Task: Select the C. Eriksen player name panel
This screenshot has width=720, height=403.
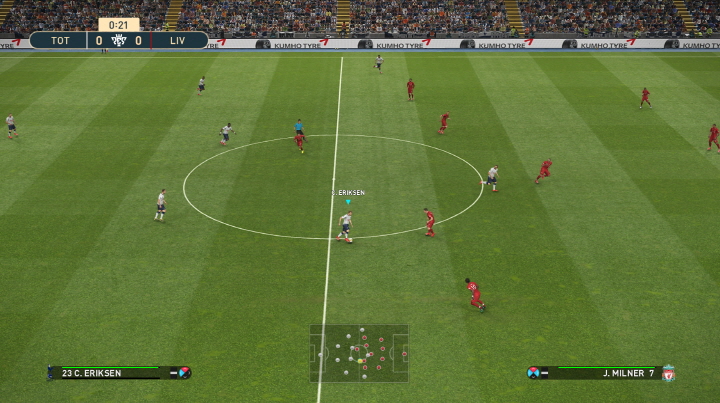Action: tap(105, 373)
